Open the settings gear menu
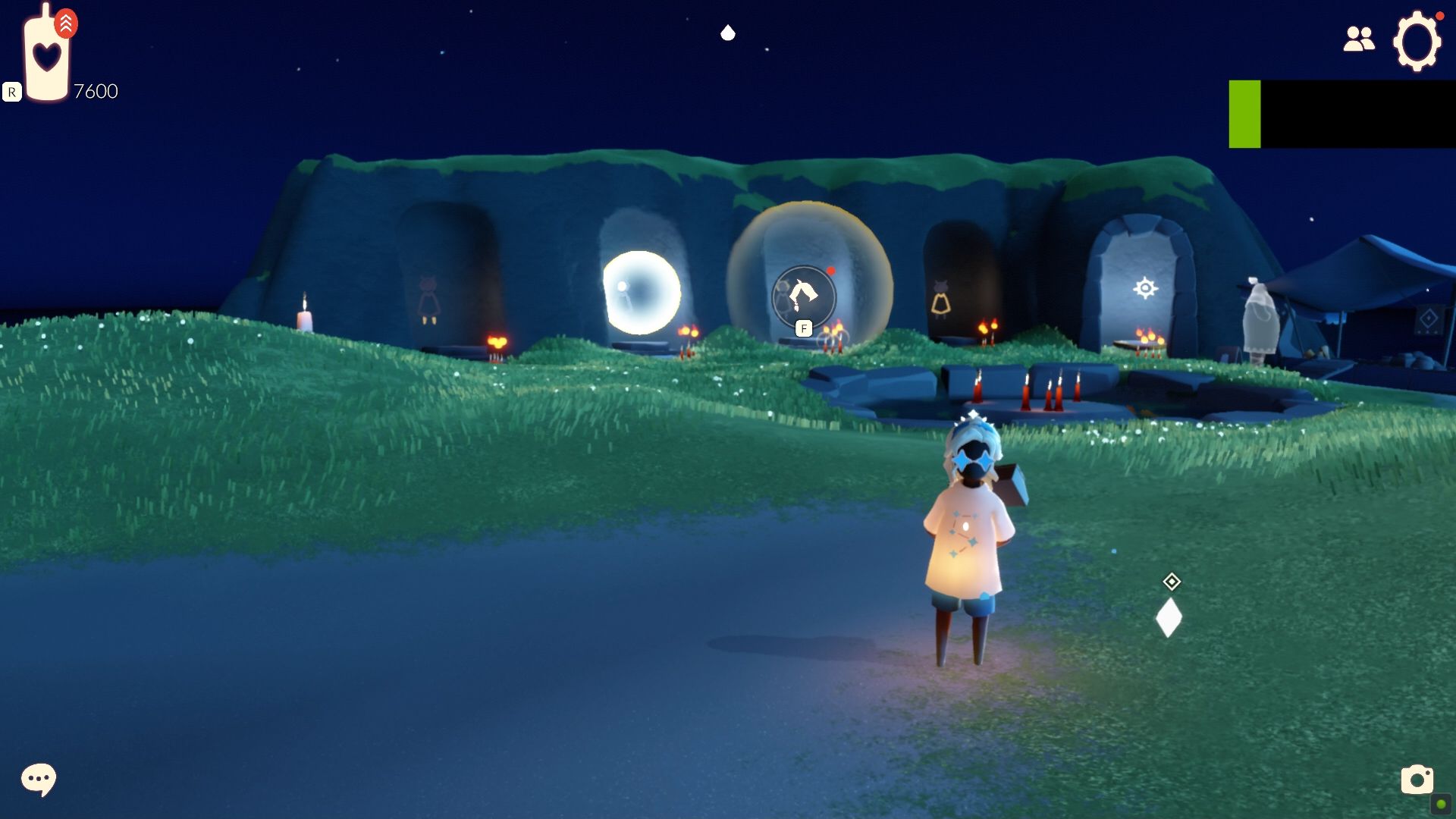Screen dimensions: 1456x819 (x=1416, y=42)
